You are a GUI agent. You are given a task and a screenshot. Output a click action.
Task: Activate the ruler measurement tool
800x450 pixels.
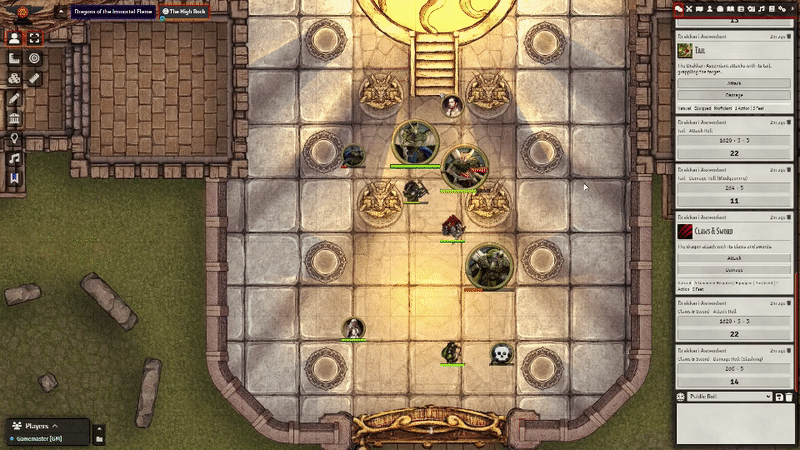[x=35, y=78]
